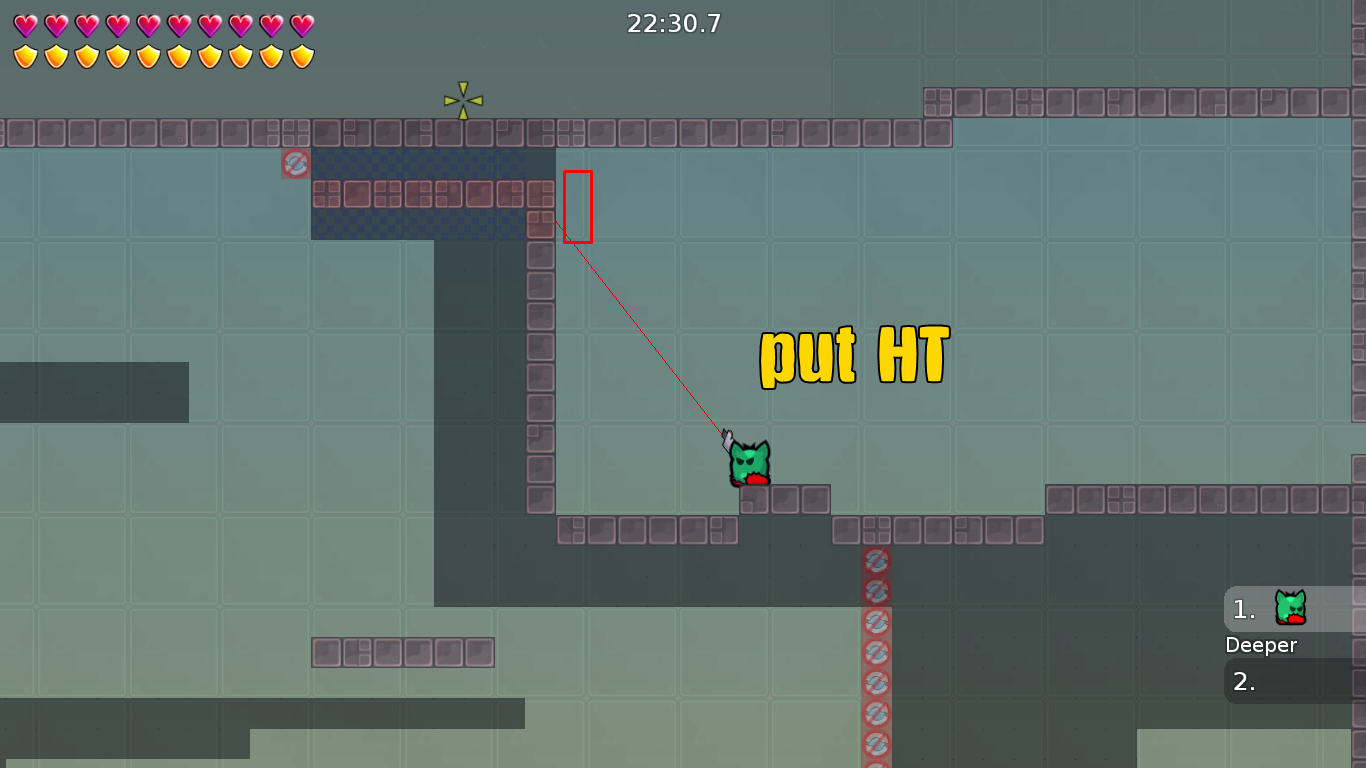Toggle the bottom stopper icon in the column
This screenshot has width=1366, height=768.
coord(875,745)
